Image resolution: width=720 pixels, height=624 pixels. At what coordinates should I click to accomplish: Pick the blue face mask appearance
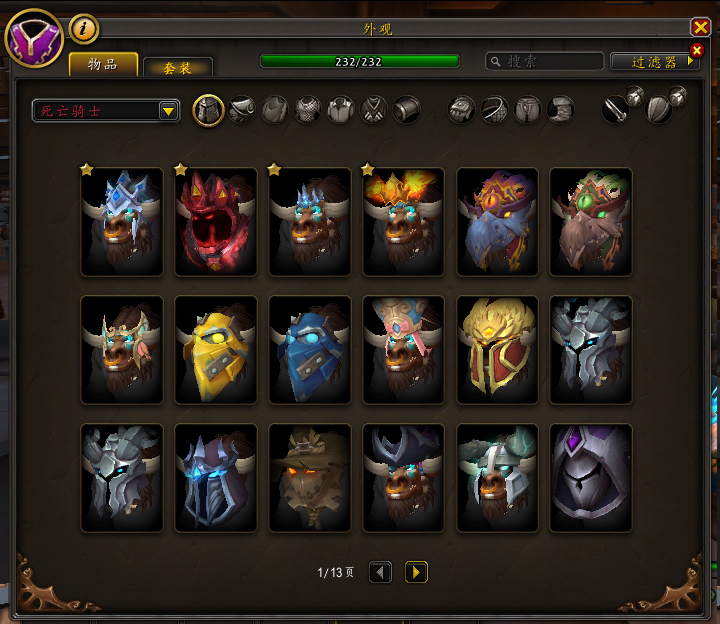point(310,350)
